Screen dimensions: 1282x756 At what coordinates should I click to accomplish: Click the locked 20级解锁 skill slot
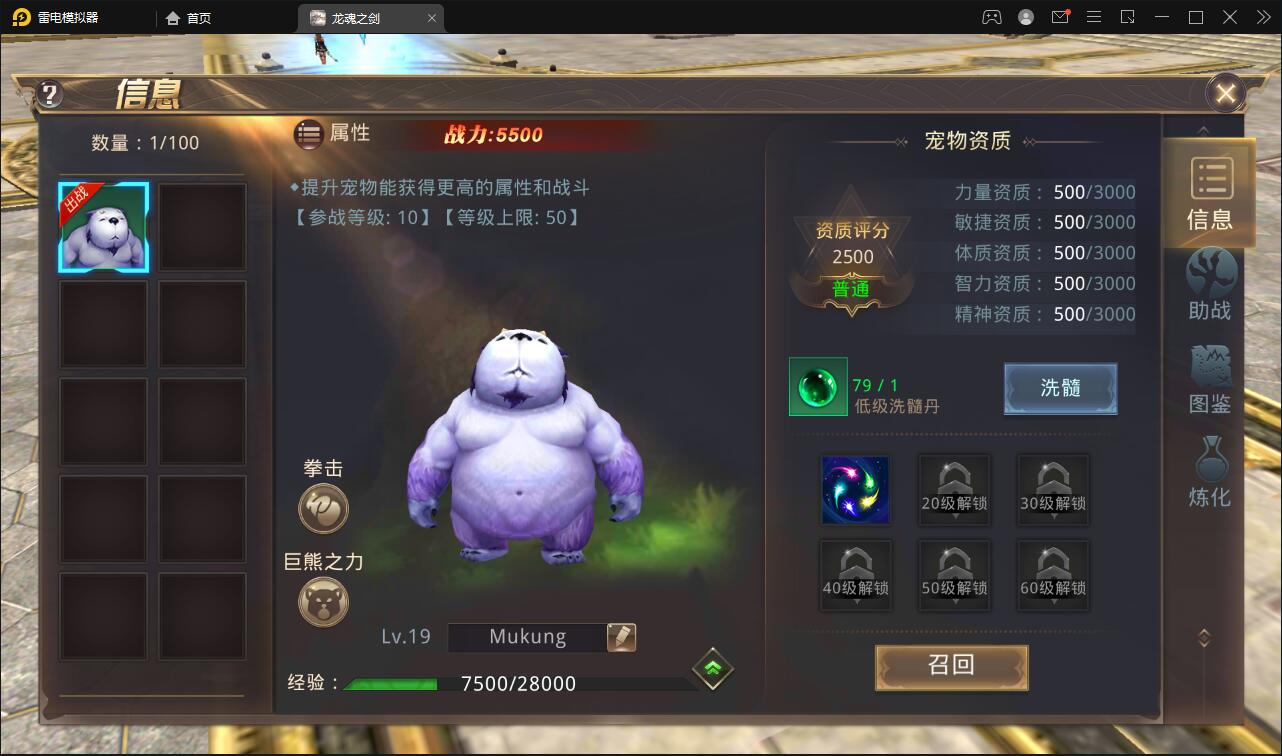coord(953,490)
